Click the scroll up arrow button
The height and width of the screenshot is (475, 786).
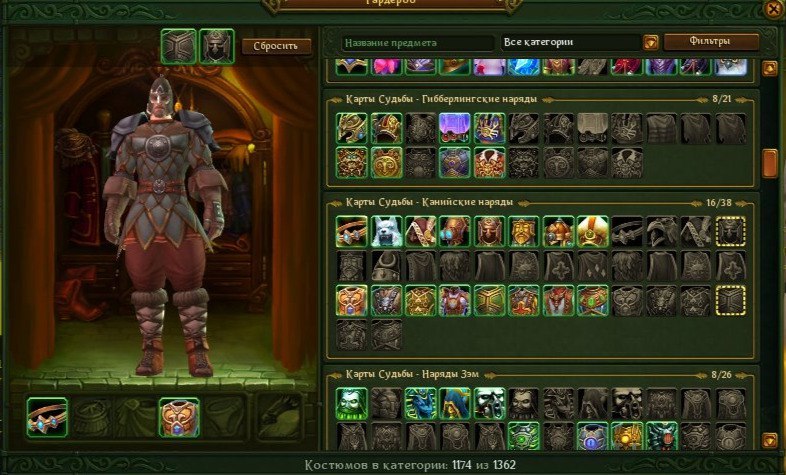click(x=770, y=68)
